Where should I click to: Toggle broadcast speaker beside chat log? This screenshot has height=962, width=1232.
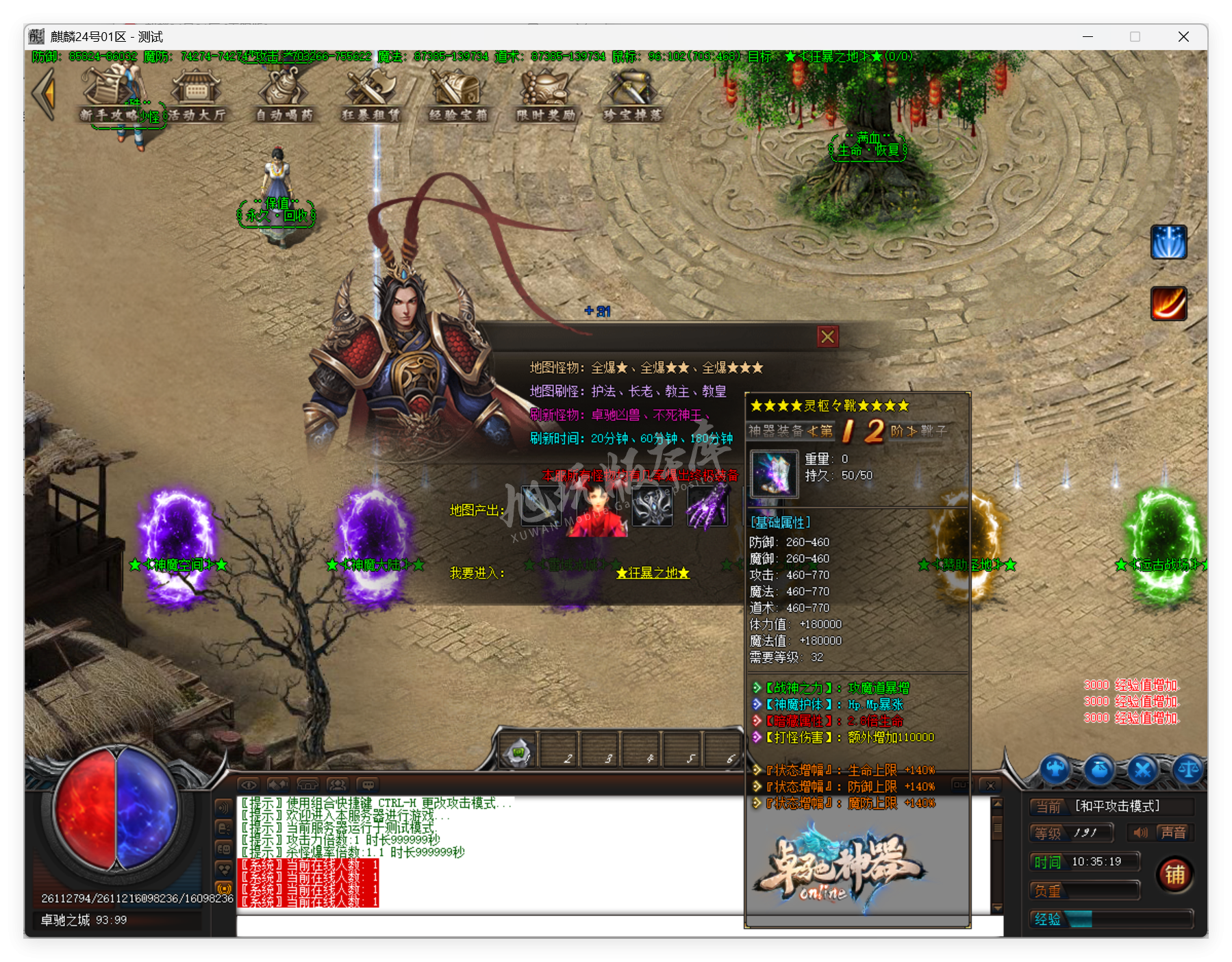click(224, 807)
